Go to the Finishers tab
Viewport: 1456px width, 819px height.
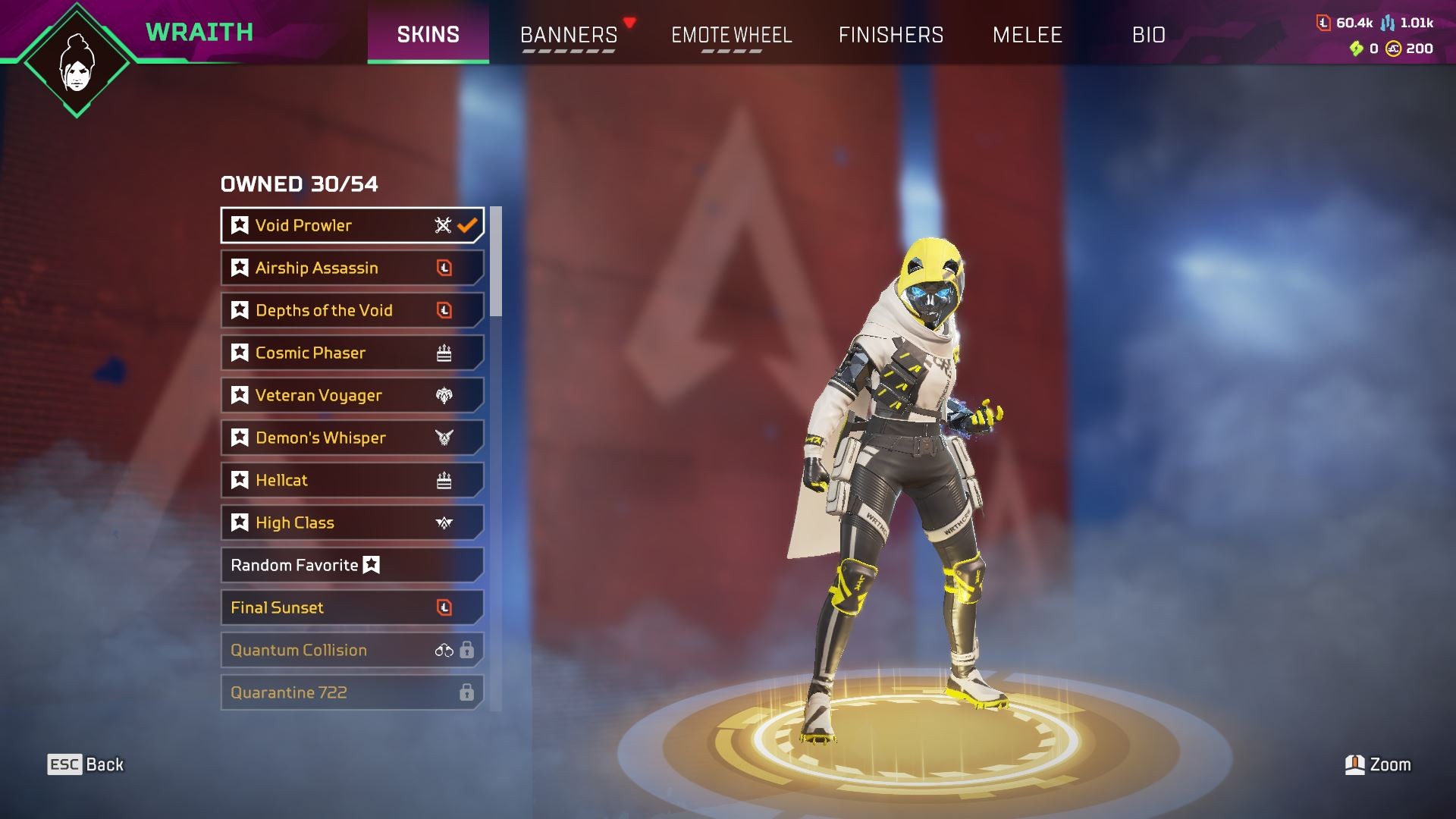pyautogui.click(x=891, y=35)
